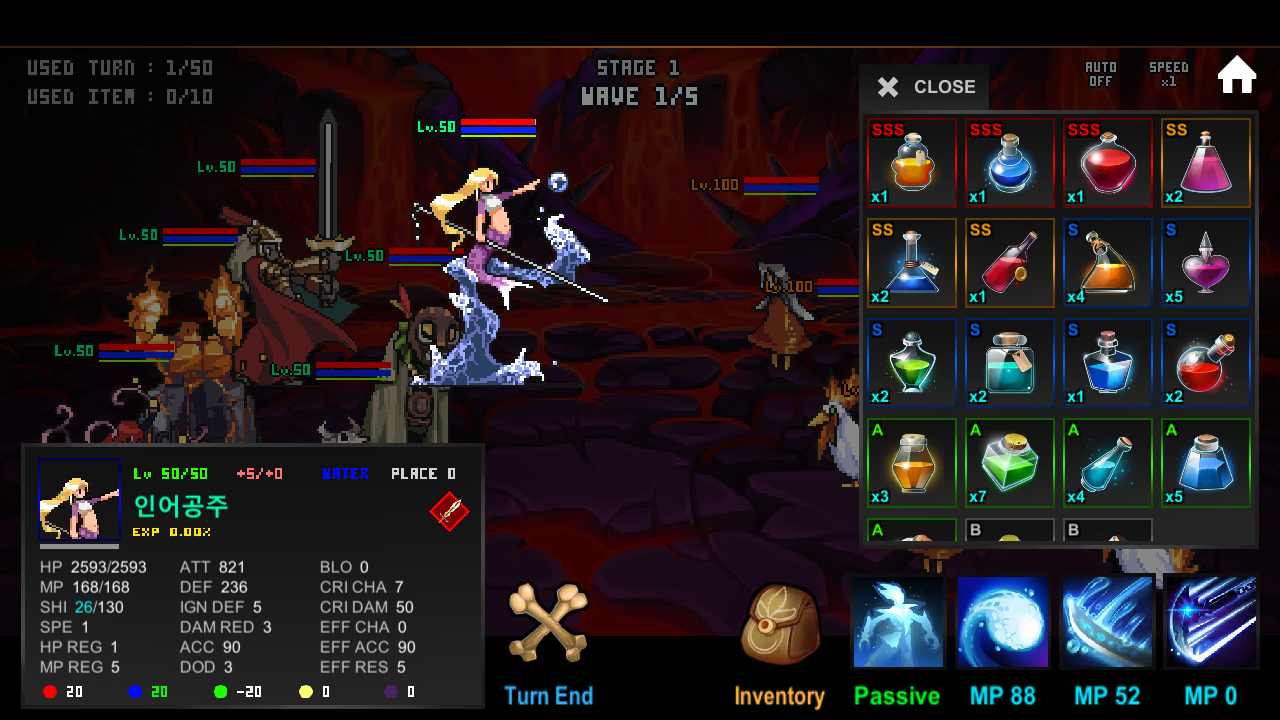Change battle SPEED from x1
Screen dimensions: 1280x720
tap(1169, 74)
